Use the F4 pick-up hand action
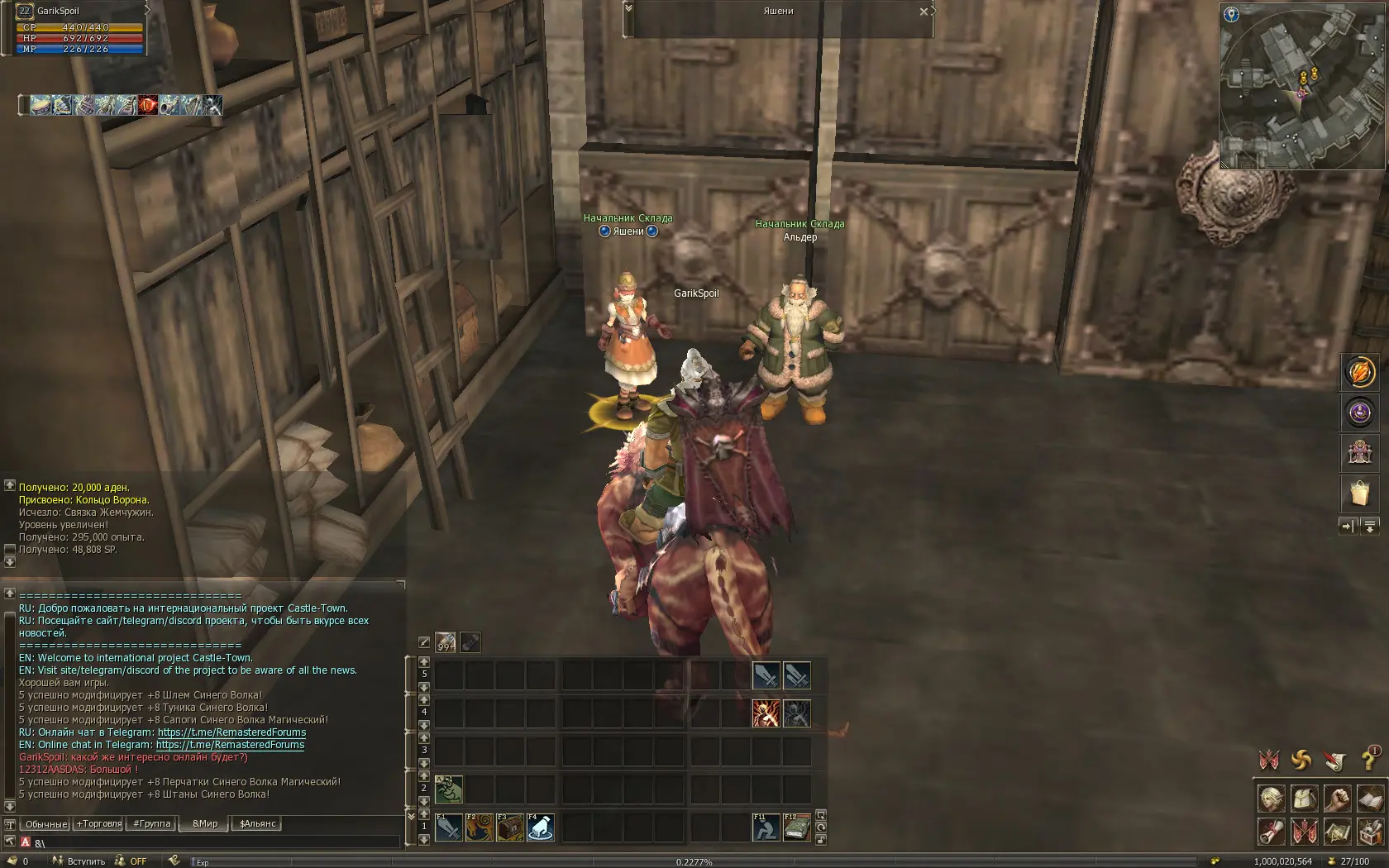 pyautogui.click(x=541, y=827)
